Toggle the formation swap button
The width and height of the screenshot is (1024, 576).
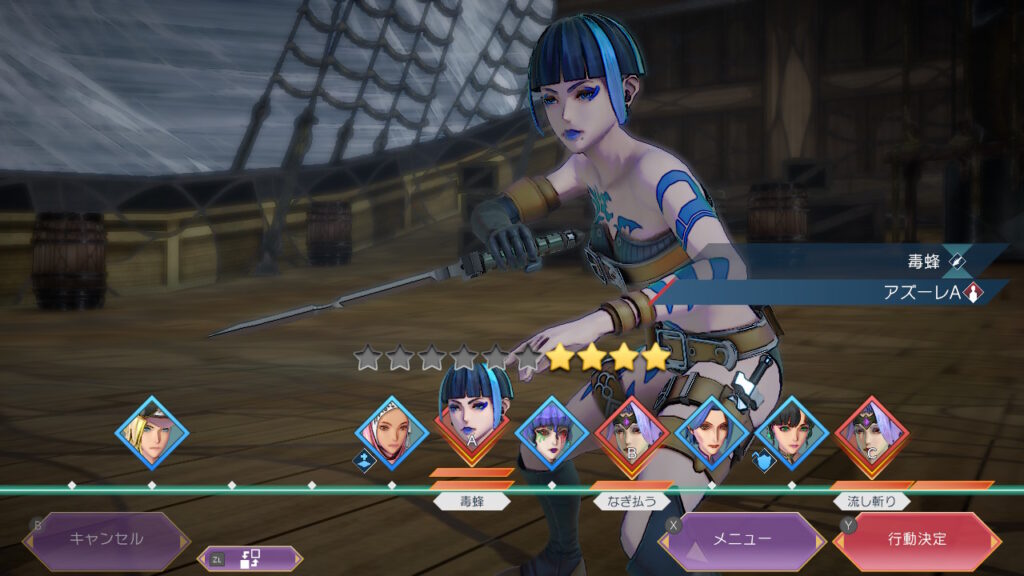point(250,560)
